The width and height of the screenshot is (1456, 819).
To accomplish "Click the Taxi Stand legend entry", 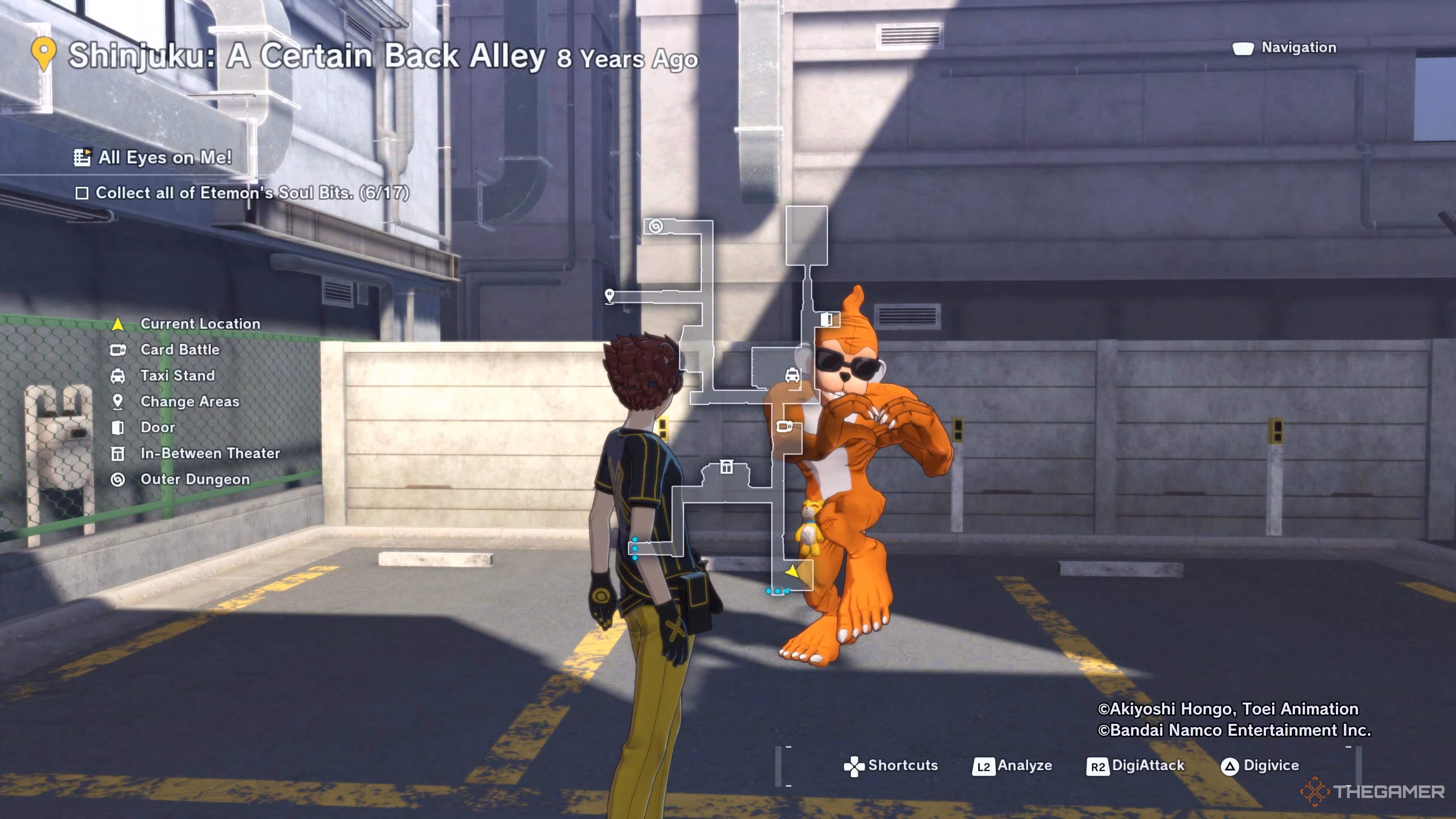I will point(177,376).
